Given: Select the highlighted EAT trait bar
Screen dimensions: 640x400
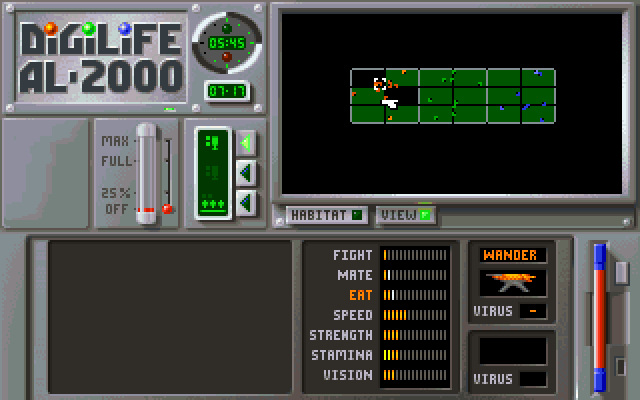Looking at the screenshot, I should [x=415, y=295].
